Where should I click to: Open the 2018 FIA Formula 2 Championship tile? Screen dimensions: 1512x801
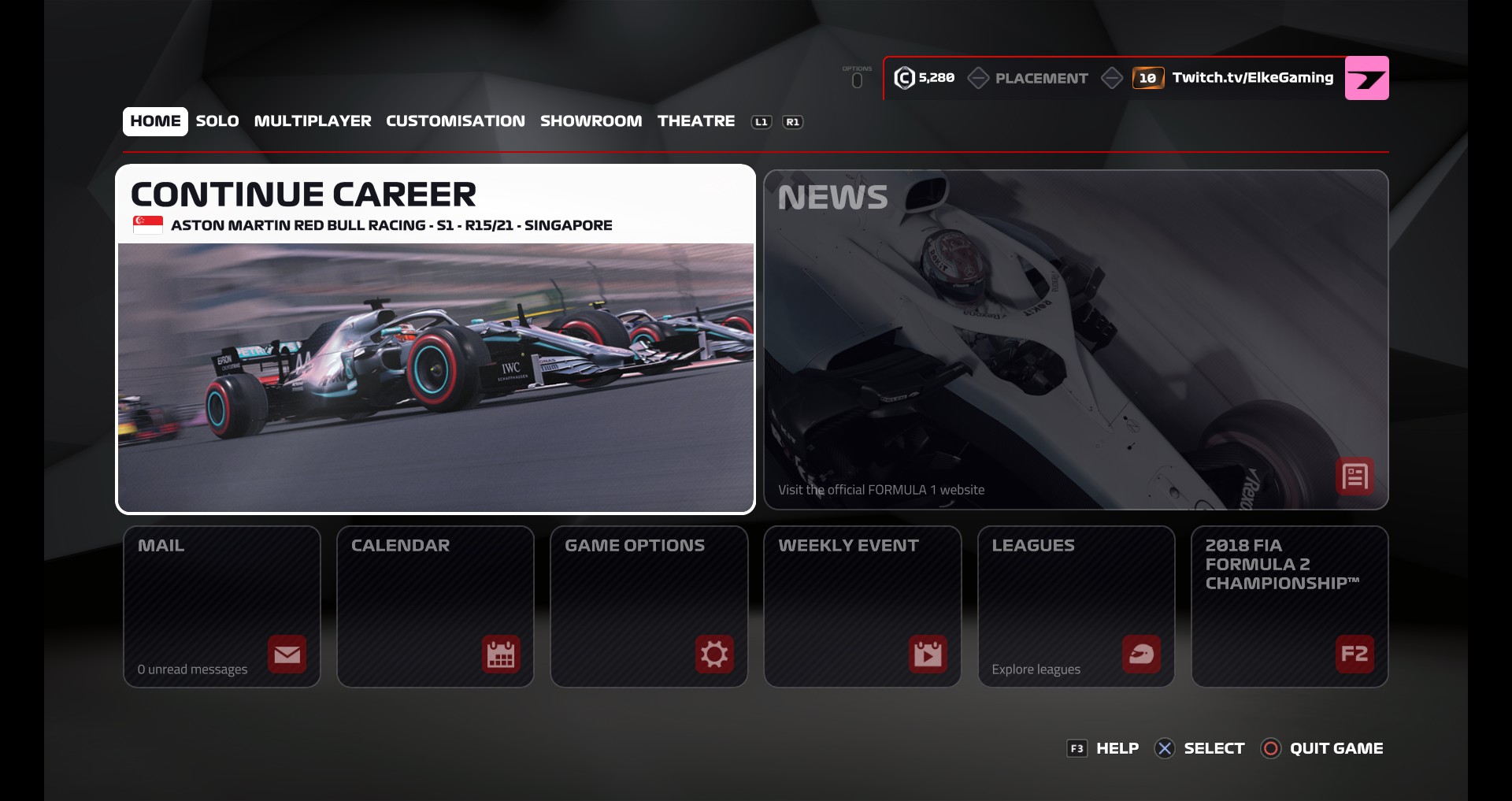click(1289, 606)
